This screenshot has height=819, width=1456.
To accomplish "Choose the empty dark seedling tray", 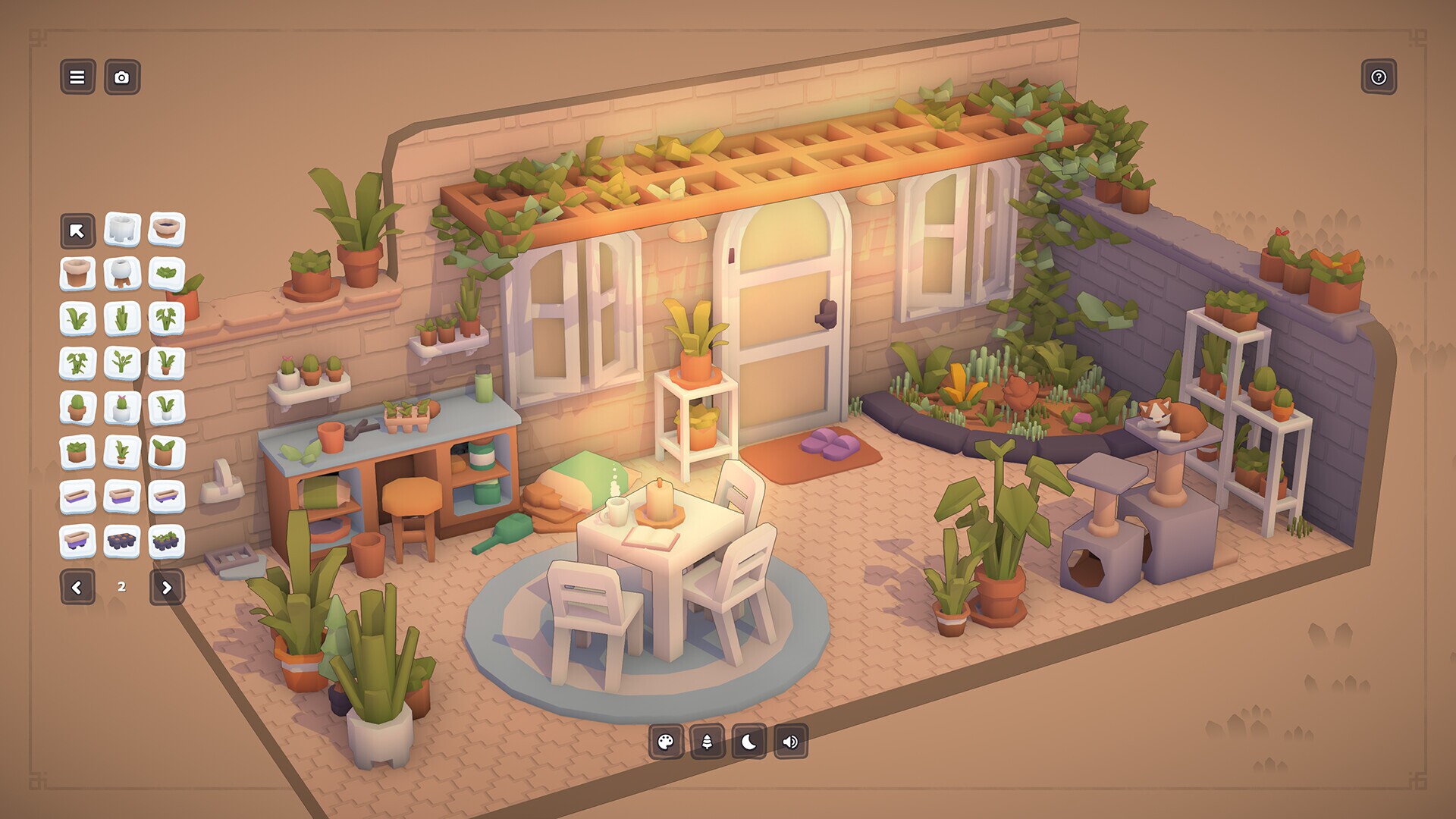I will pos(121,541).
